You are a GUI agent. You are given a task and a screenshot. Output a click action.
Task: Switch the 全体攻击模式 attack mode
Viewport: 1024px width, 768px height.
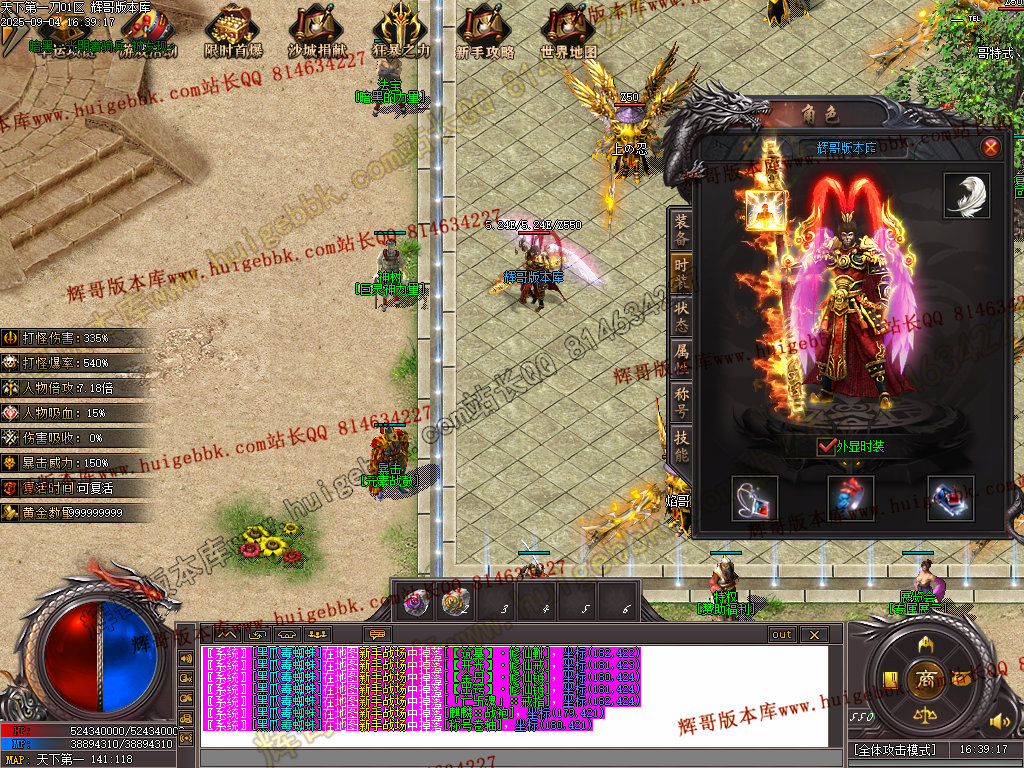pos(894,749)
